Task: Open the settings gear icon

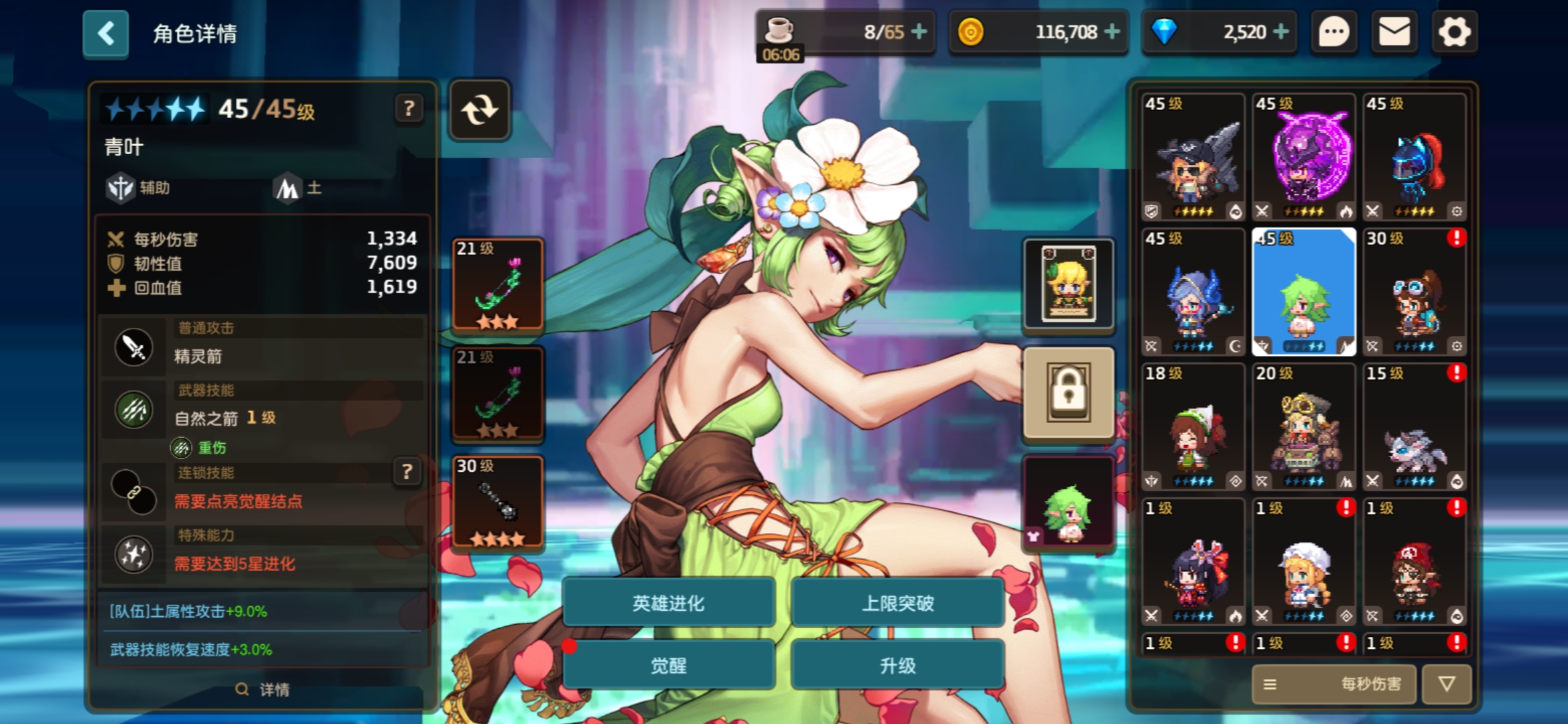Action: [1453, 31]
